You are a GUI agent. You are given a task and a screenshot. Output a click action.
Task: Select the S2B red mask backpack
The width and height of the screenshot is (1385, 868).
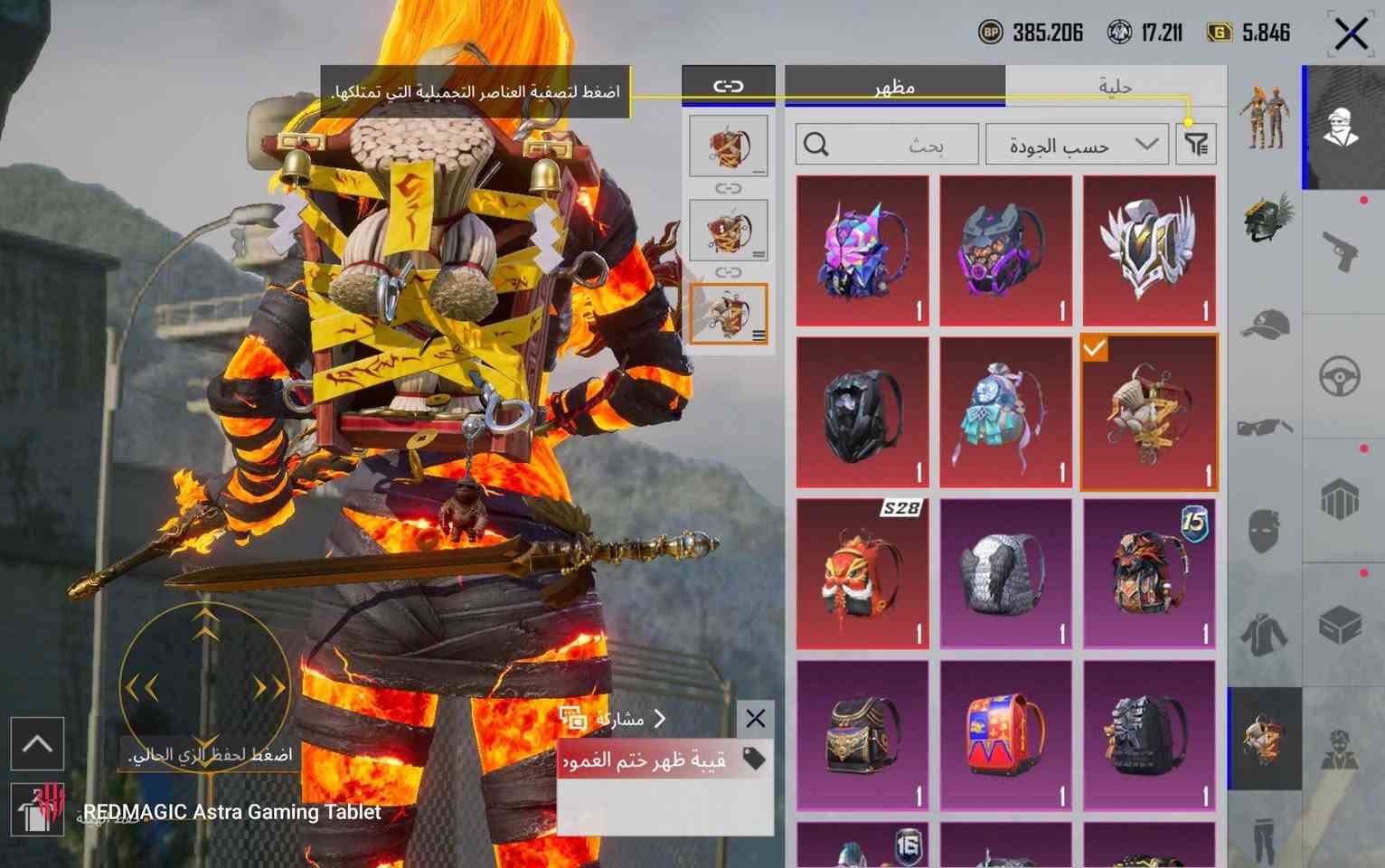[x=862, y=573]
